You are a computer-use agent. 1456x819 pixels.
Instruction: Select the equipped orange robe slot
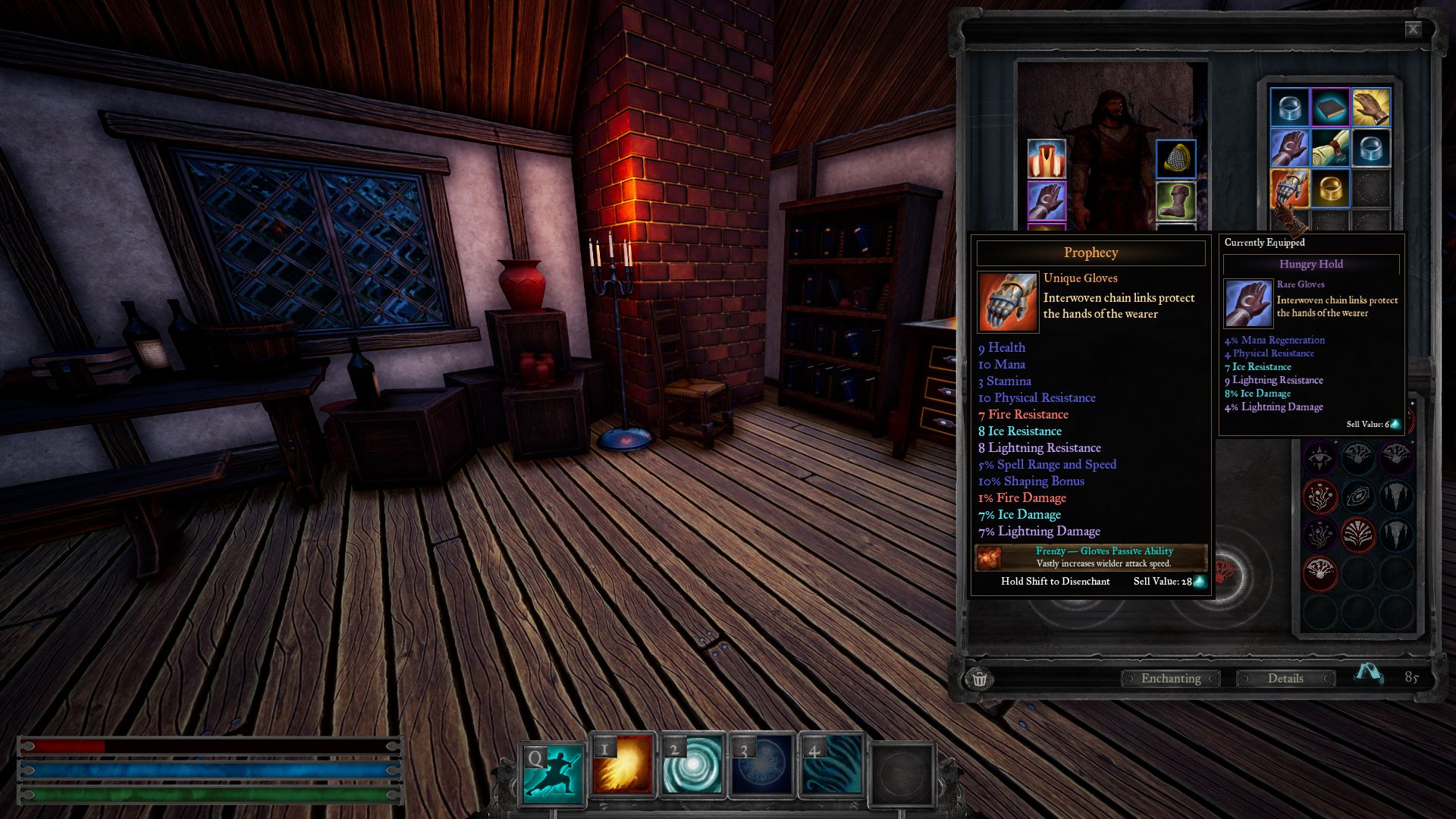point(1046,159)
